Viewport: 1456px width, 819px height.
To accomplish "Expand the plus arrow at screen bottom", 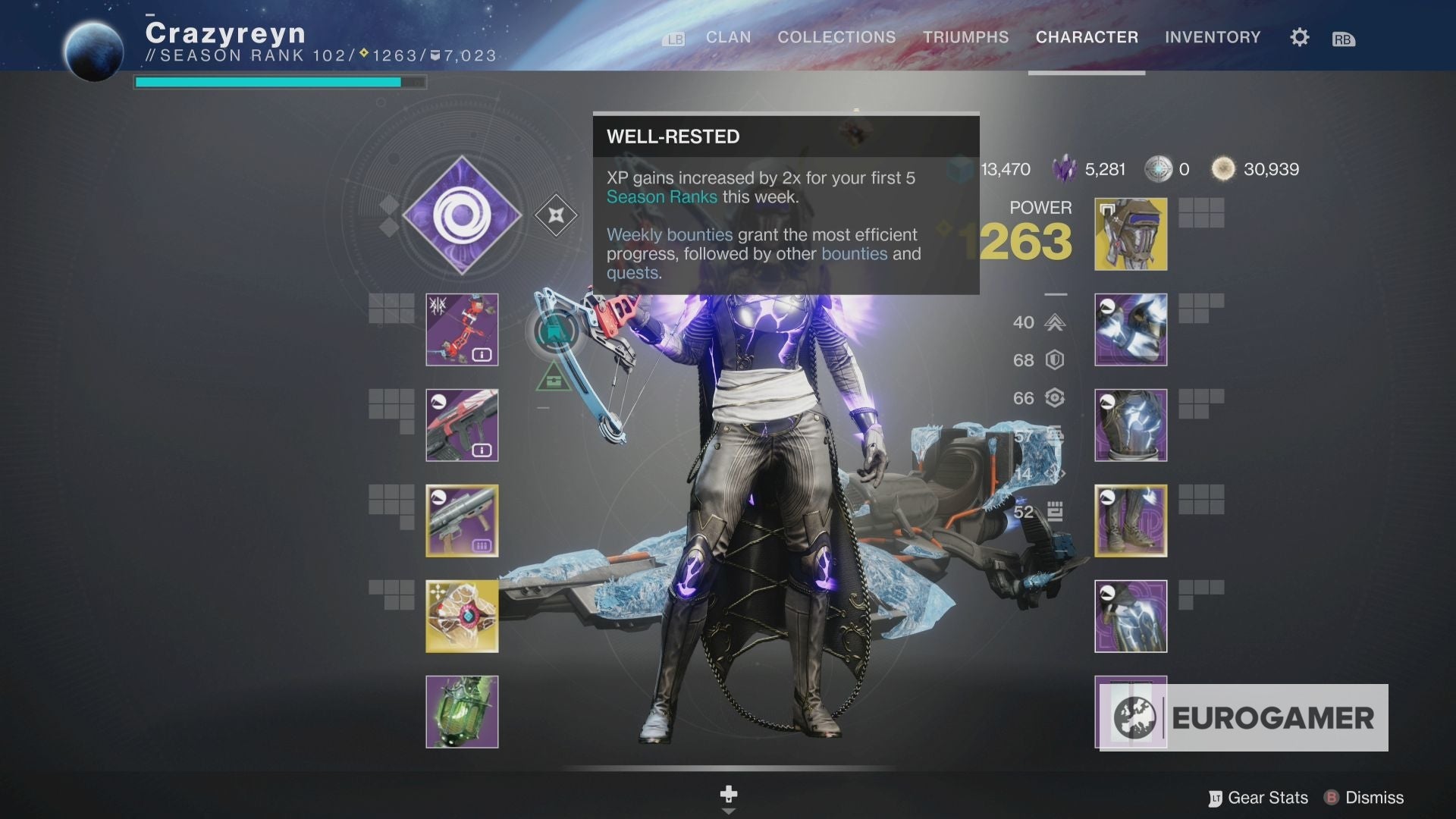I will coord(728,796).
